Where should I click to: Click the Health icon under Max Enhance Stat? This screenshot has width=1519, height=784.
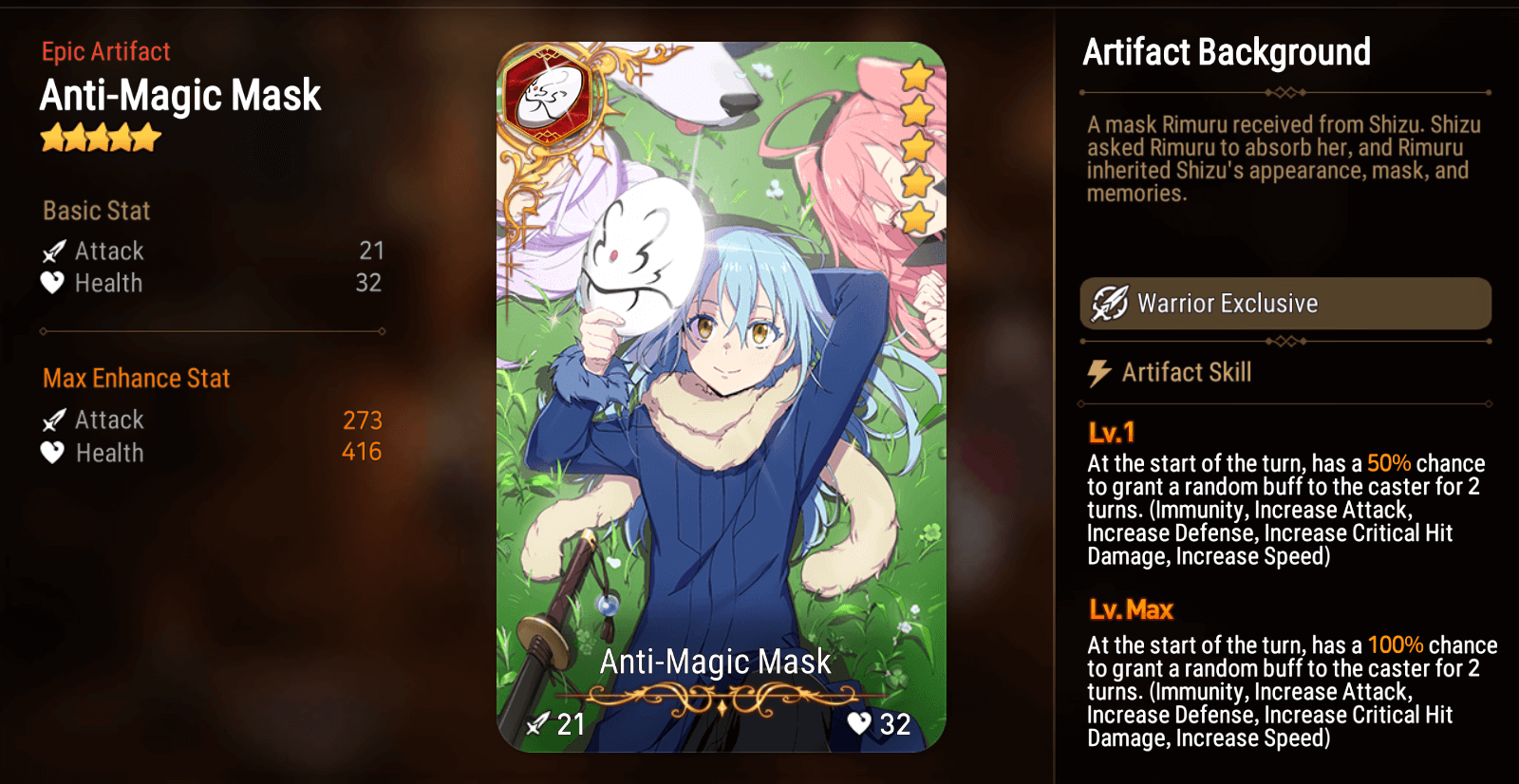[x=50, y=454]
